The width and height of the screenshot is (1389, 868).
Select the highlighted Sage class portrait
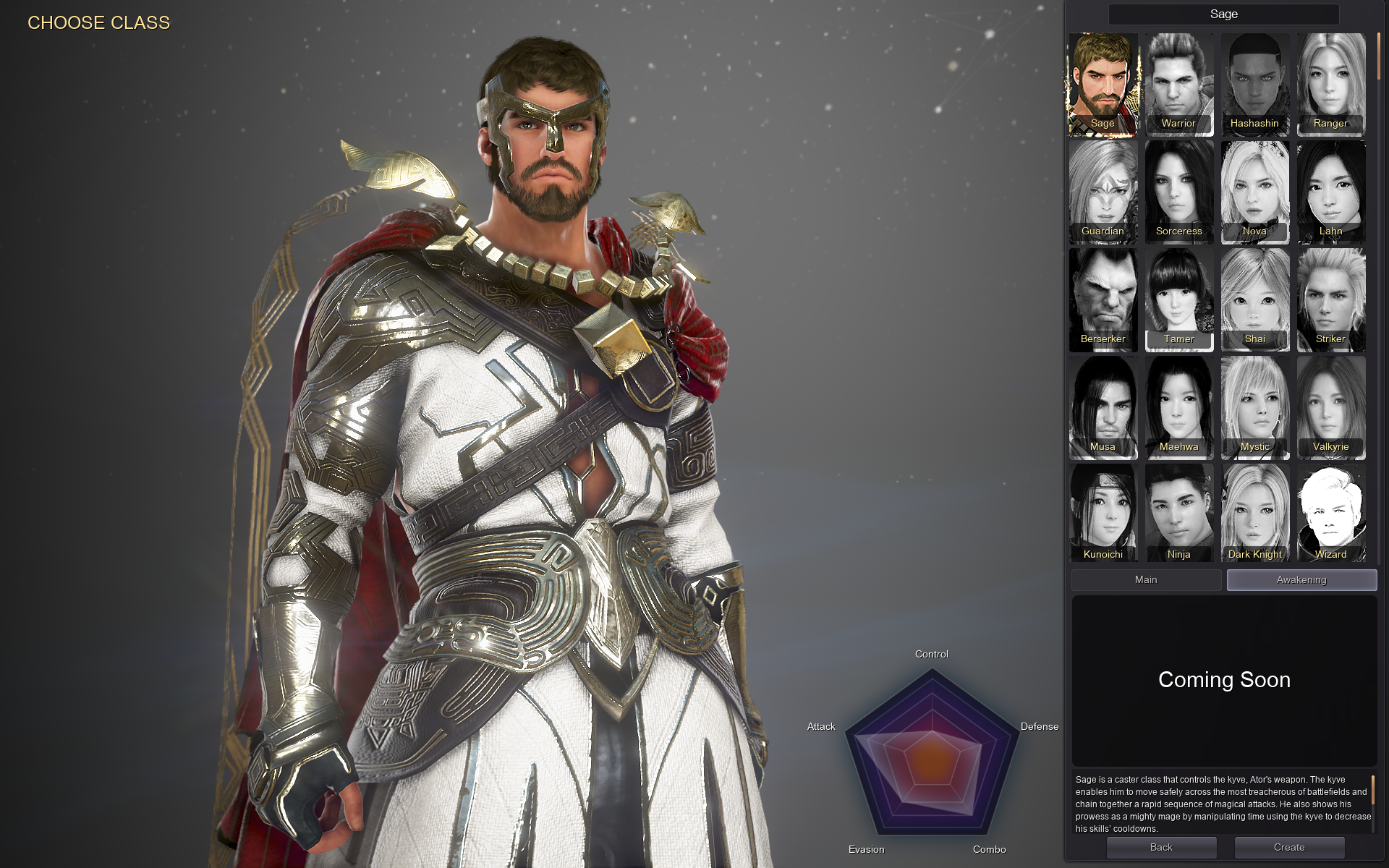click(x=1103, y=84)
